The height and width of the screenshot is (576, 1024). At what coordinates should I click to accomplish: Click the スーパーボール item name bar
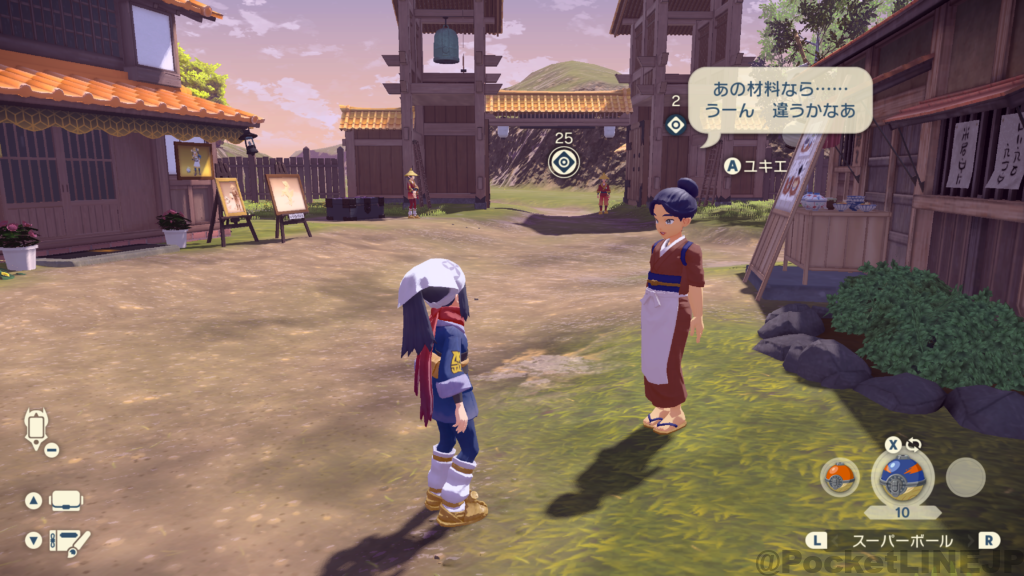[901, 540]
